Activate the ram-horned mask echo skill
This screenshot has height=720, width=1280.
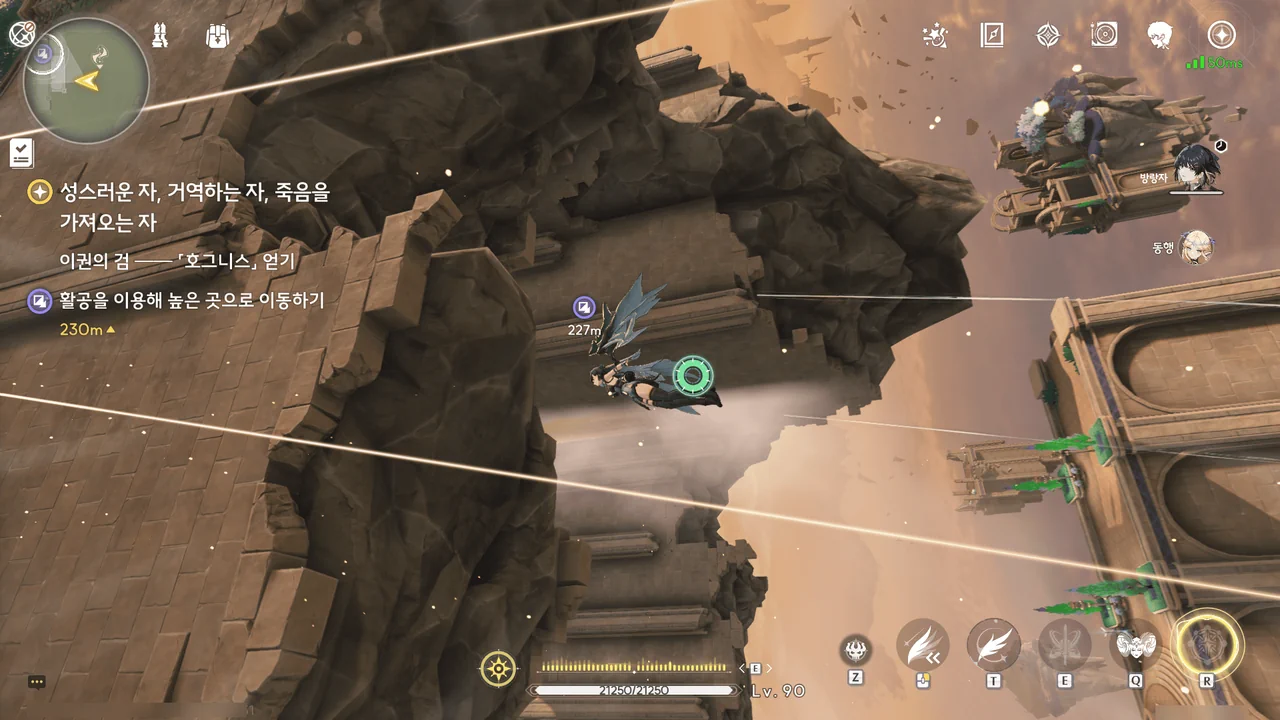1135,645
